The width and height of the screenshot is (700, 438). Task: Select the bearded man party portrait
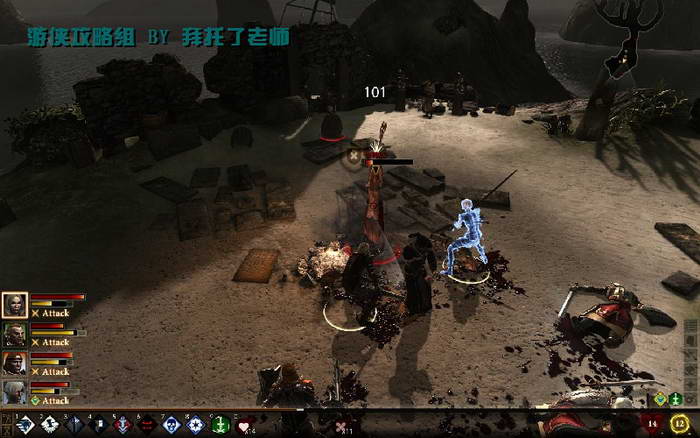(x=14, y=334)
